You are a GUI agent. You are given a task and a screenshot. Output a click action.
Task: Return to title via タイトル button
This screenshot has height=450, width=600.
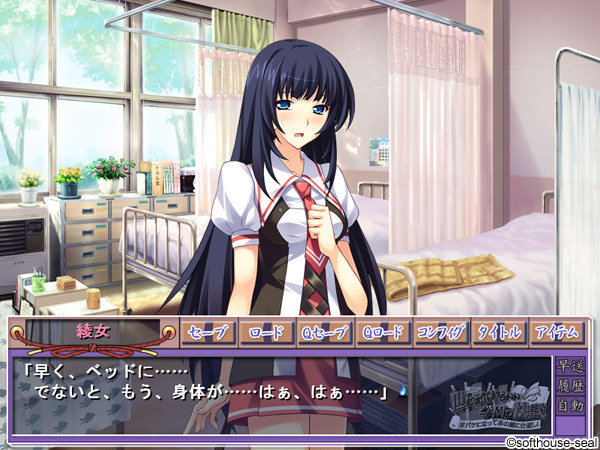click(498, 332)
